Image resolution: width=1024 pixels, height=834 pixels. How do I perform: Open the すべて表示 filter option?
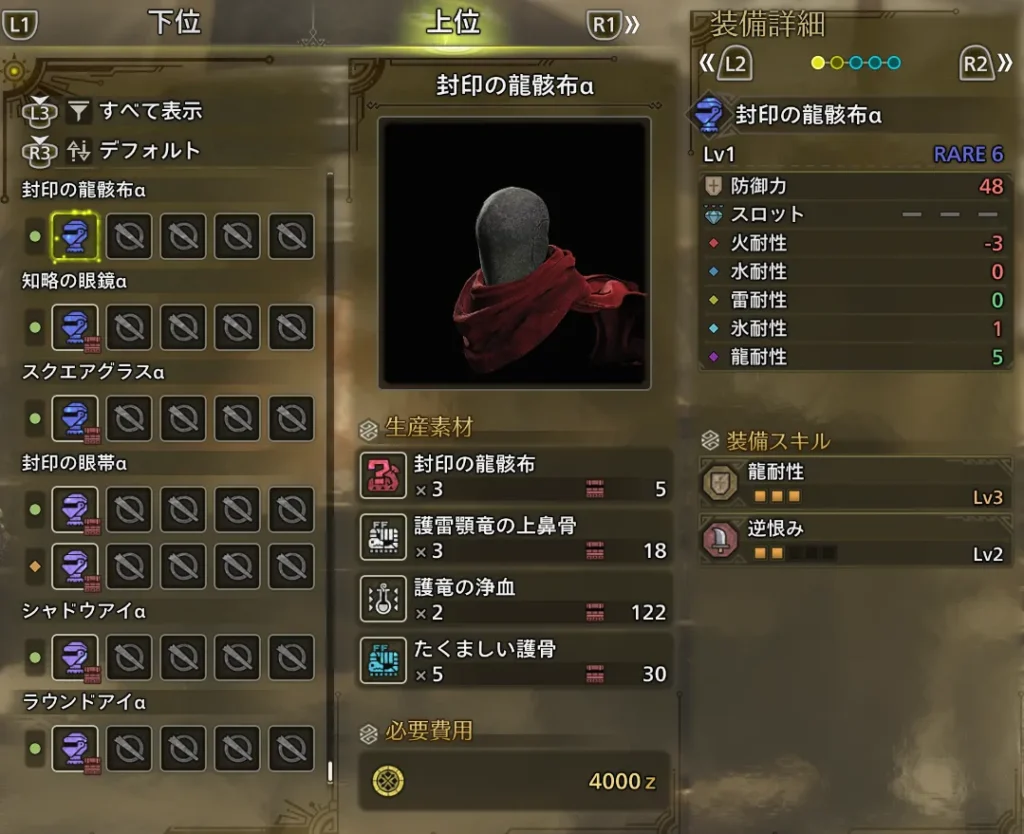[150, 110]
